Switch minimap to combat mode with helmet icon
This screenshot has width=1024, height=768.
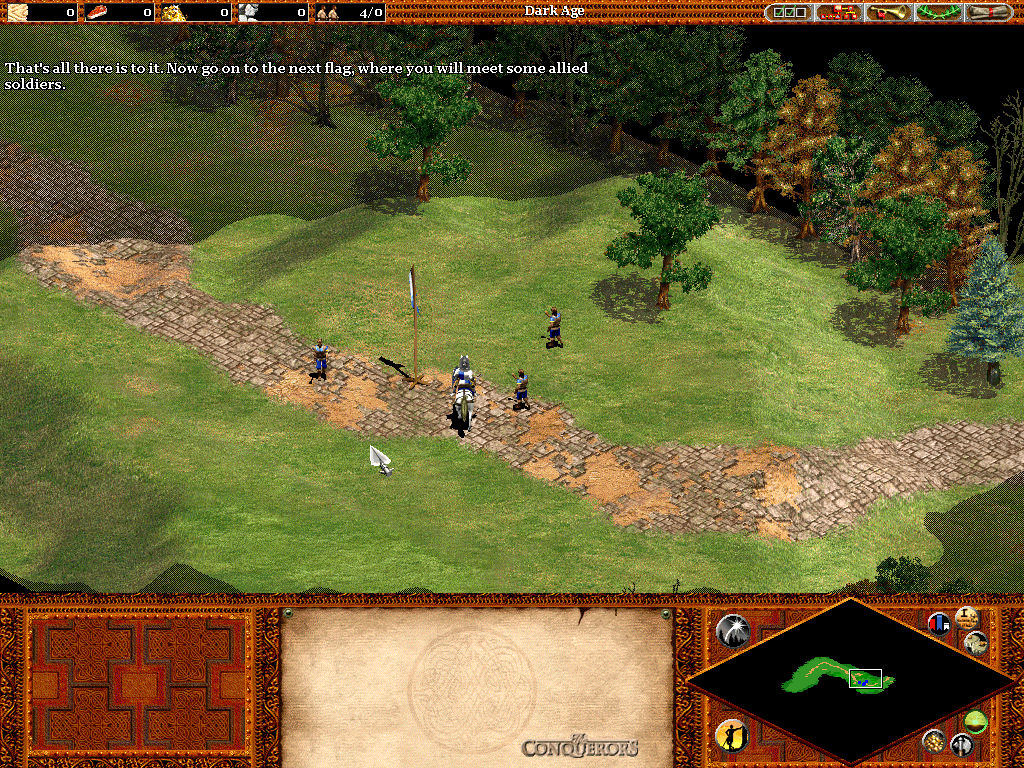pos(961,744)
